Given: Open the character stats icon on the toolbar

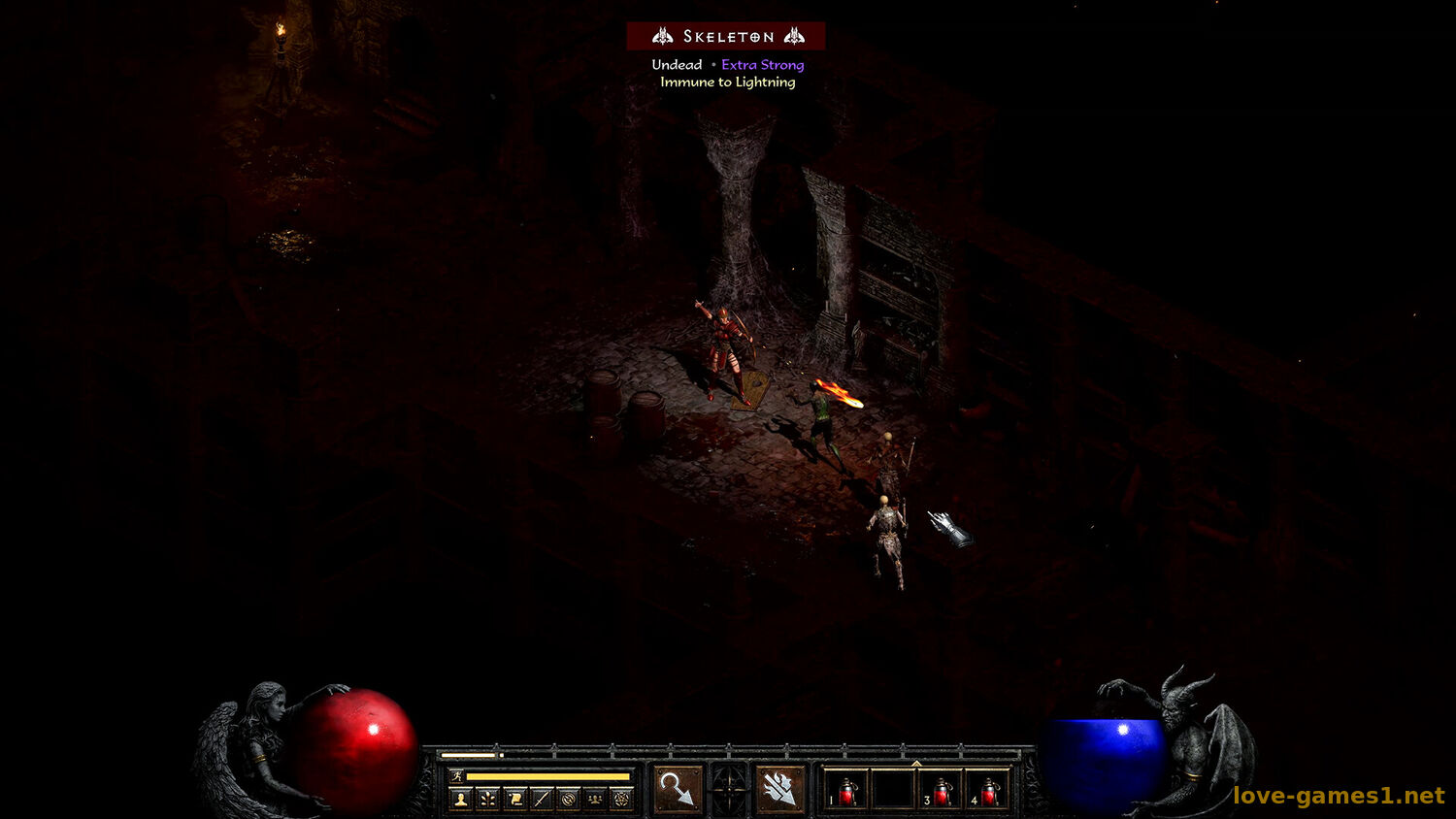Looking at the screenshot, I should (x=459, y=798).
